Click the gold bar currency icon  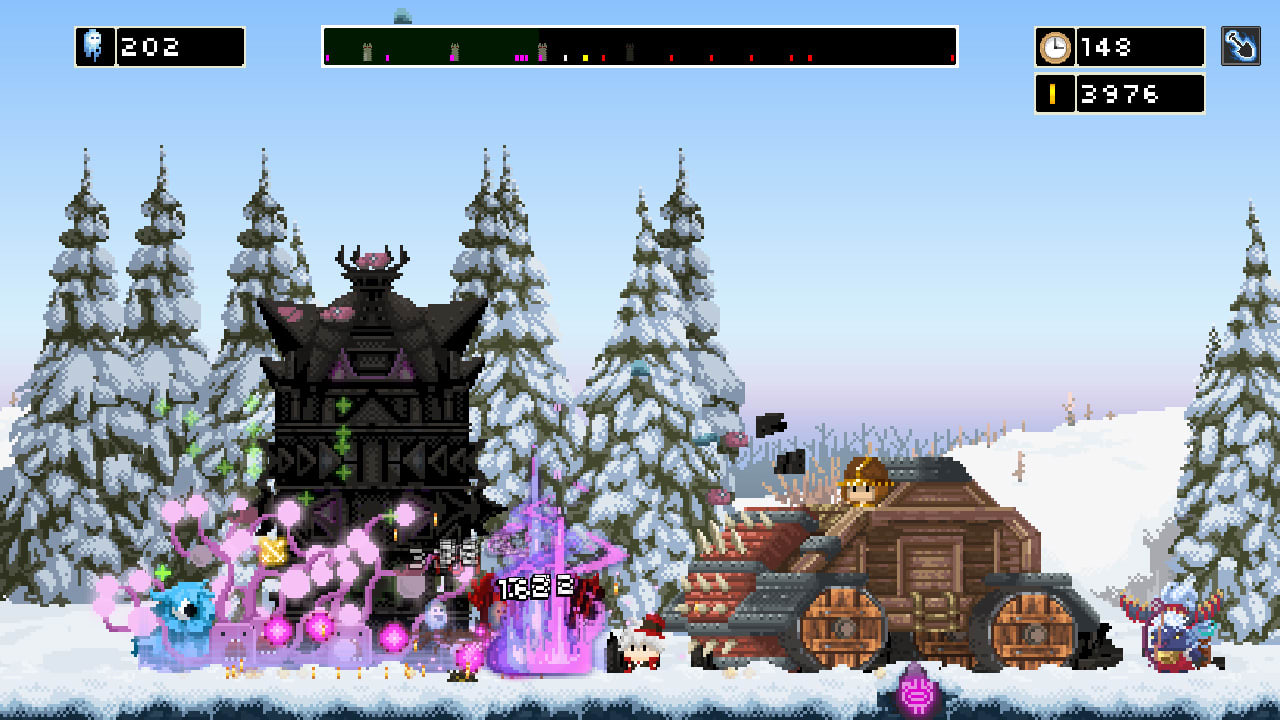(x=1055, y=93)
